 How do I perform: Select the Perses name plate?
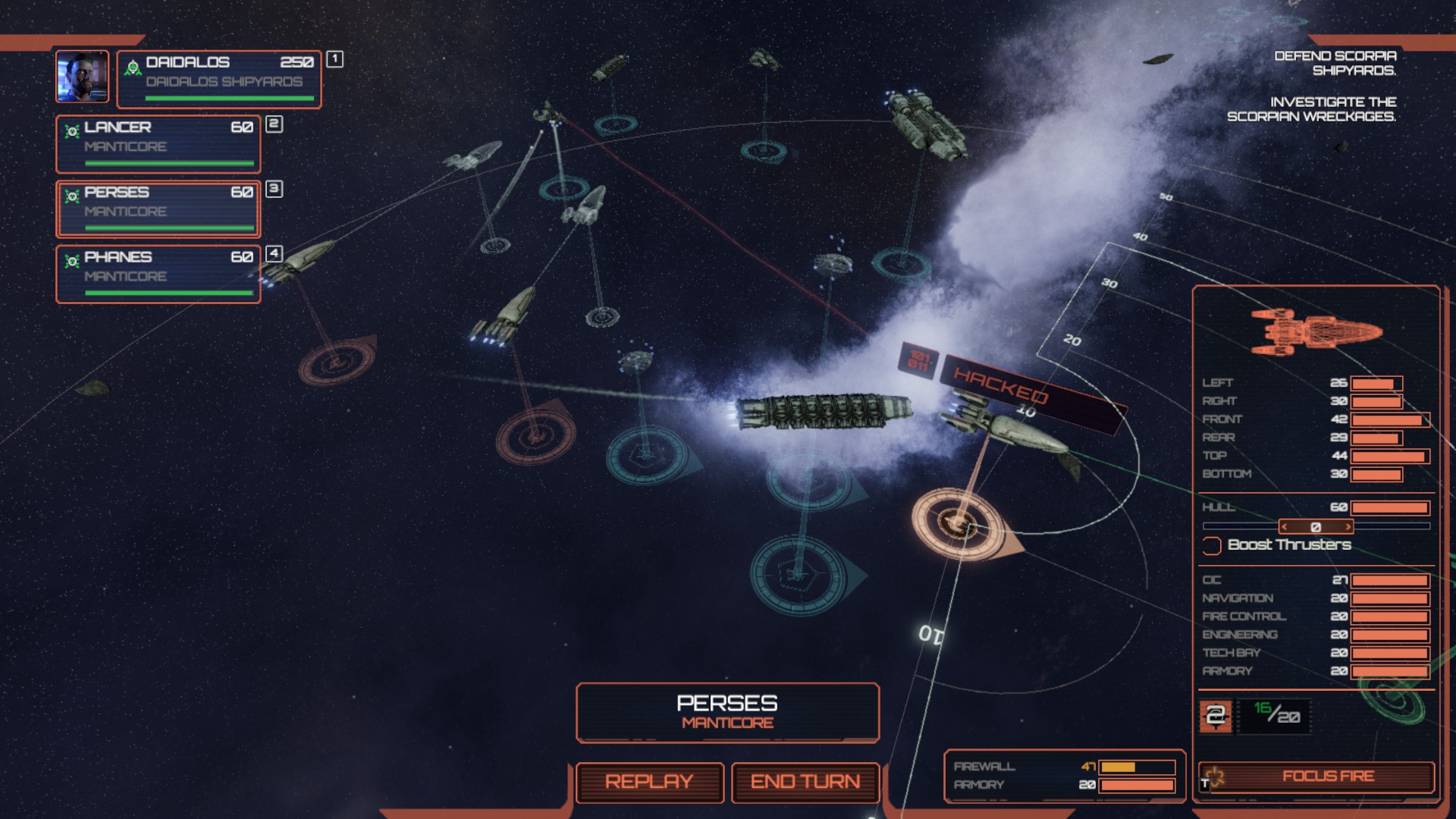click(727, 711)
